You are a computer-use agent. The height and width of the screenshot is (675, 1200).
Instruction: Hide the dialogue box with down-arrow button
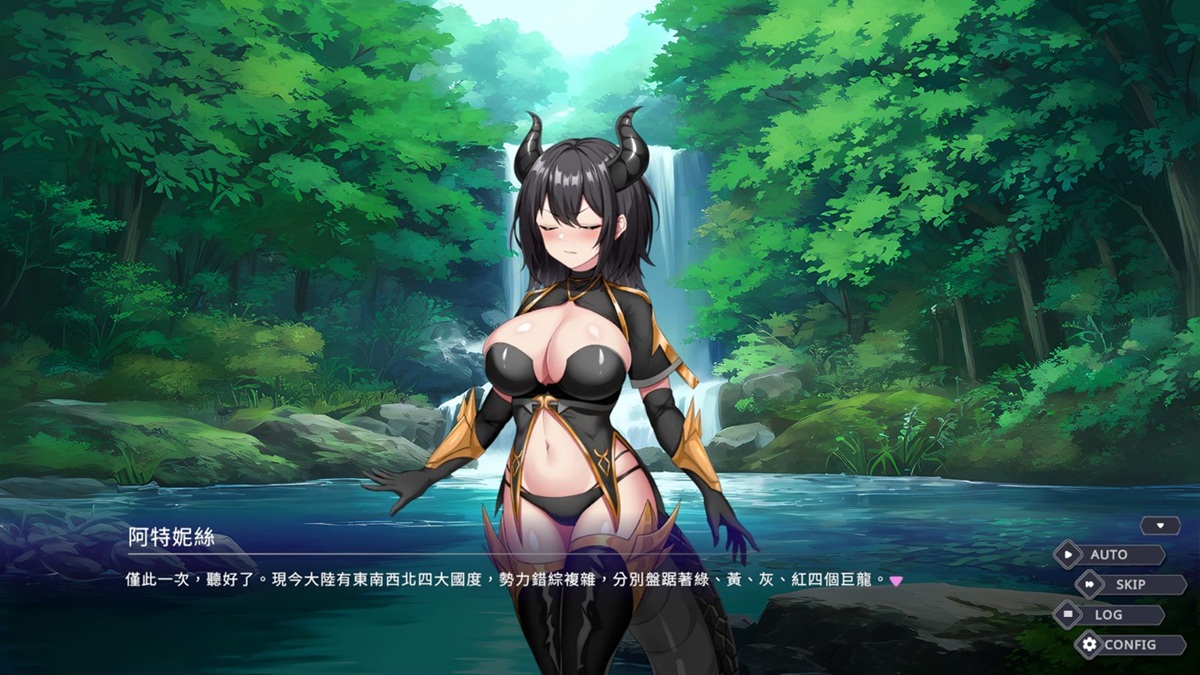tap(1160, 525)
